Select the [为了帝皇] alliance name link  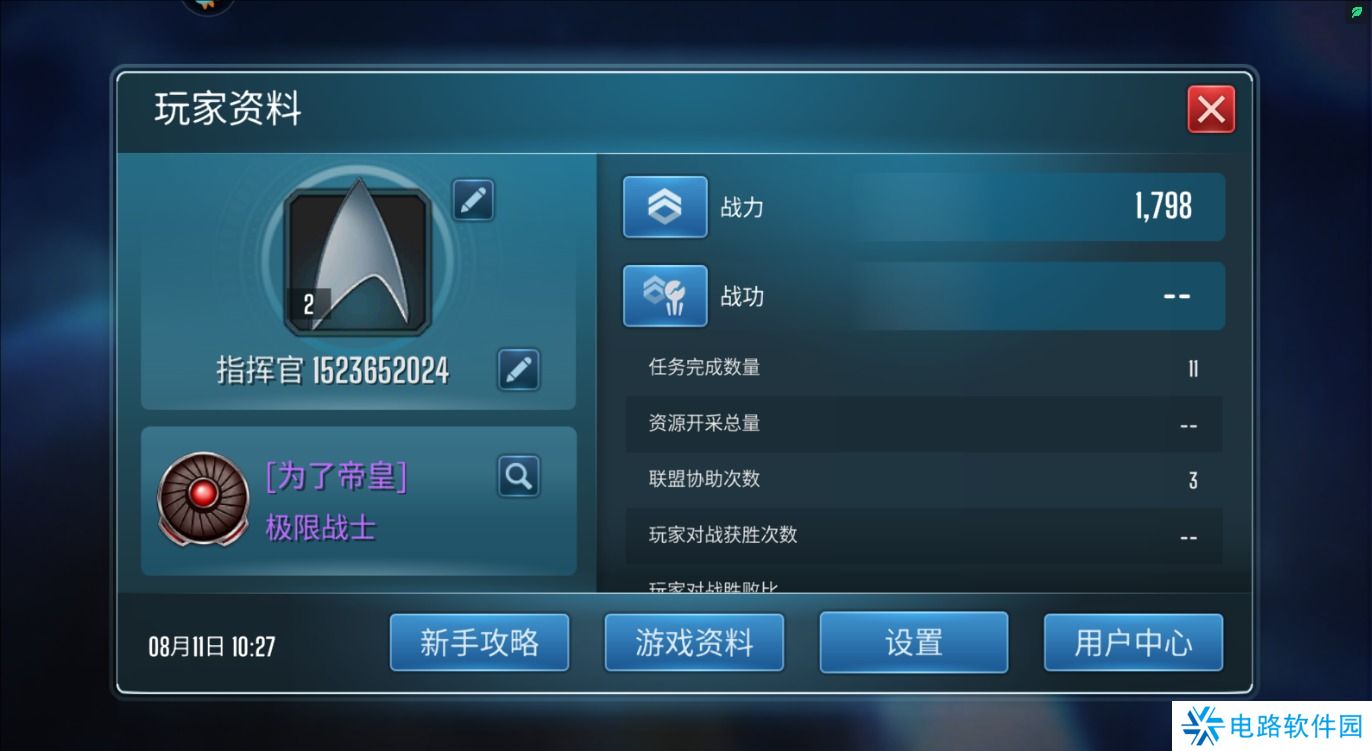tap(336, 477)
